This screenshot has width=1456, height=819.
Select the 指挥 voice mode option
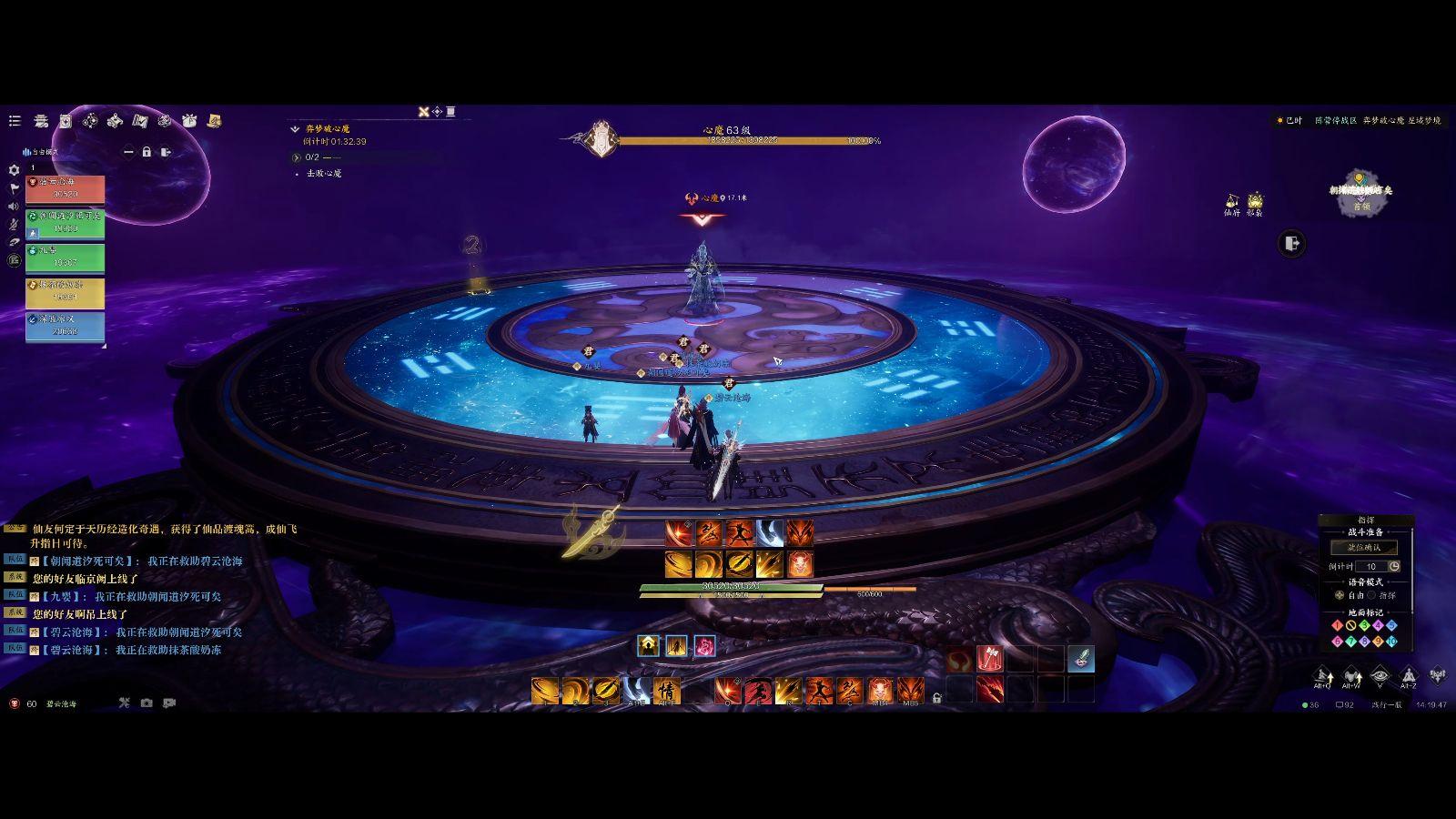(1372, 595)
